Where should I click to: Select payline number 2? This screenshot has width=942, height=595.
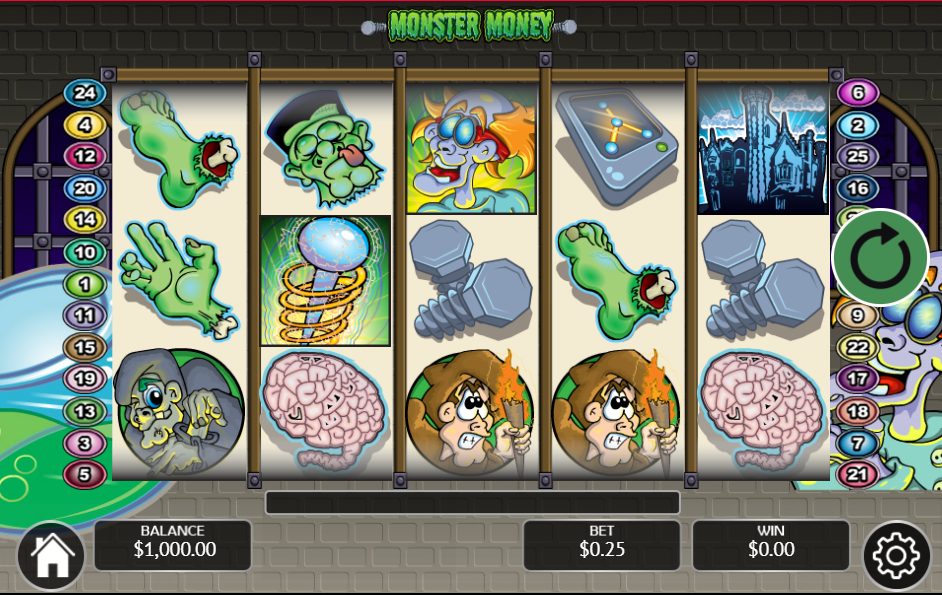pyautogui.click(x=857, y=125)
